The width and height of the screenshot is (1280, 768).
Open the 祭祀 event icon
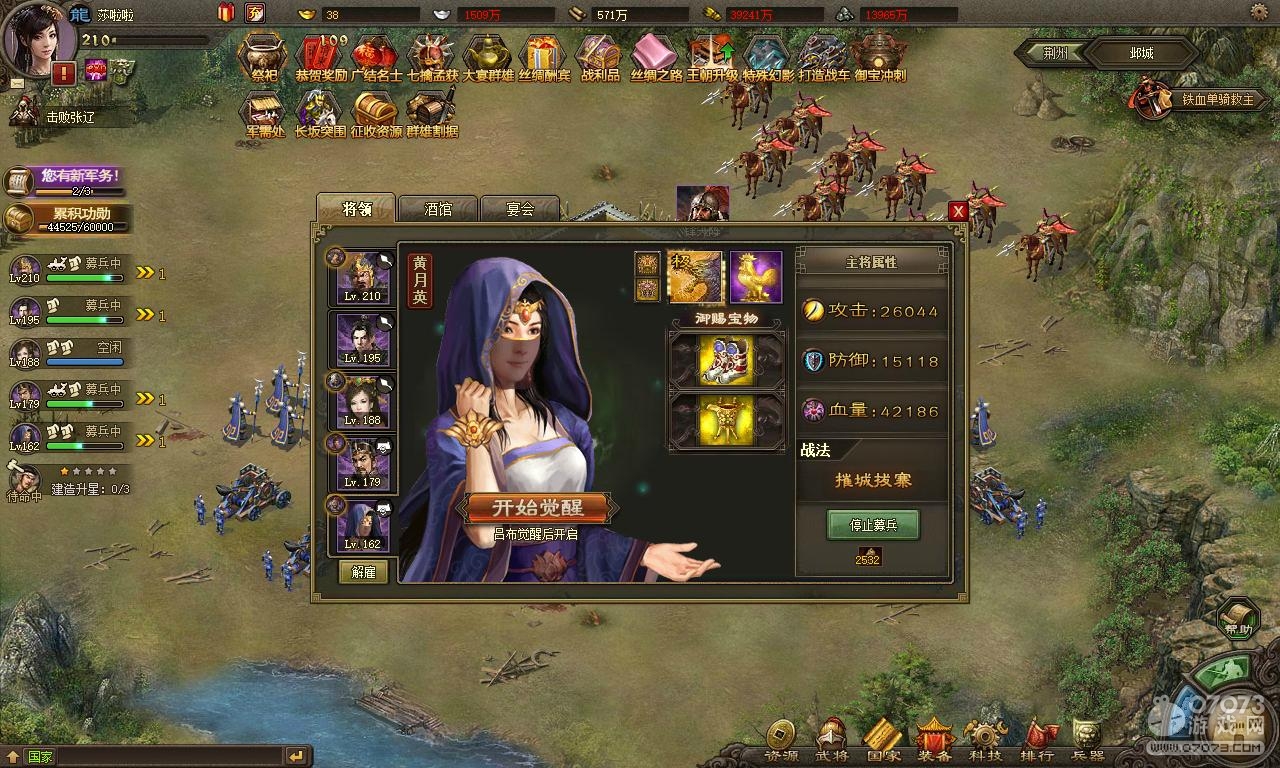(264, 56)
